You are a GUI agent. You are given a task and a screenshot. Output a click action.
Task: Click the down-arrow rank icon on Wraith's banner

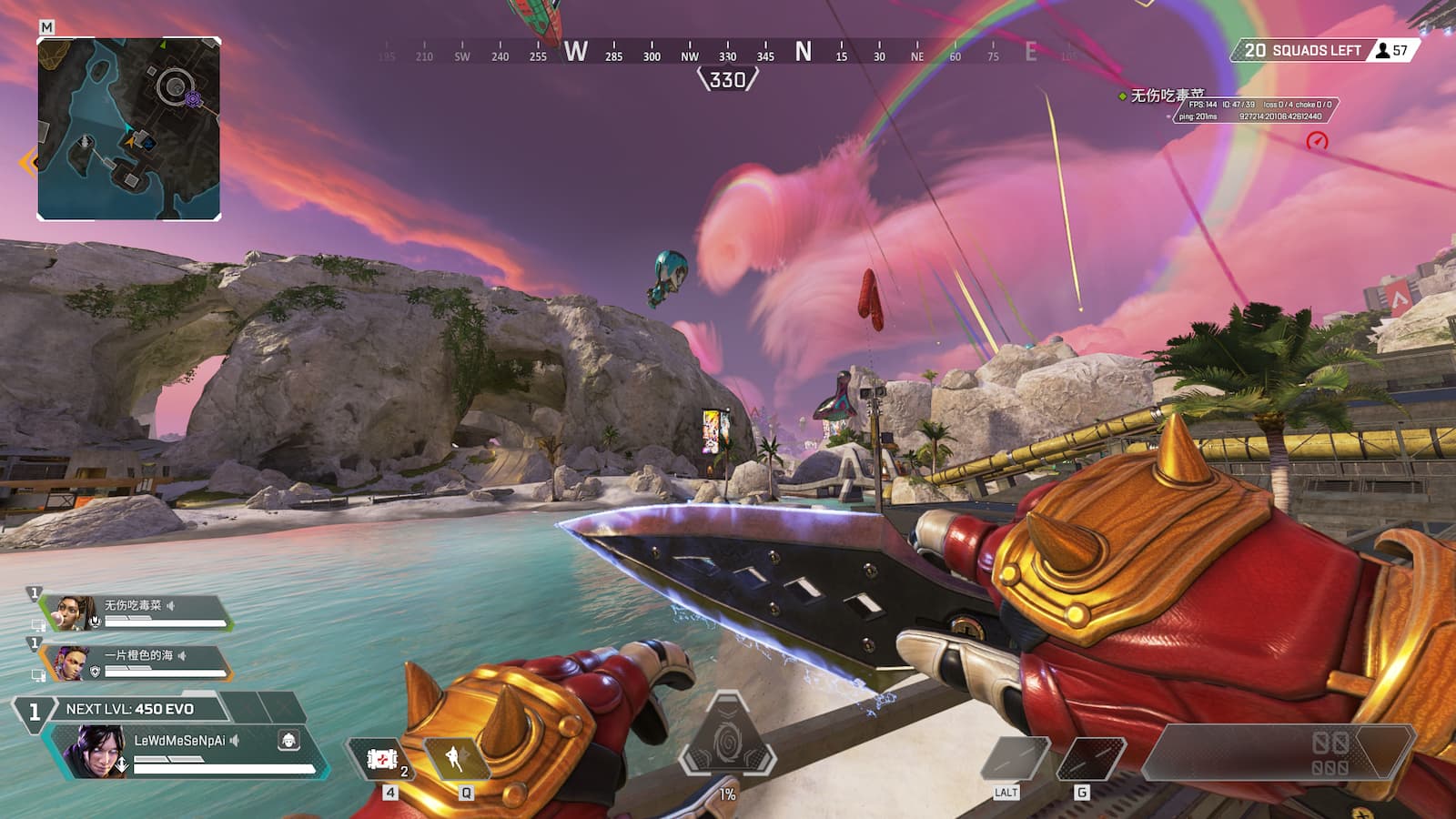(122, 763)
